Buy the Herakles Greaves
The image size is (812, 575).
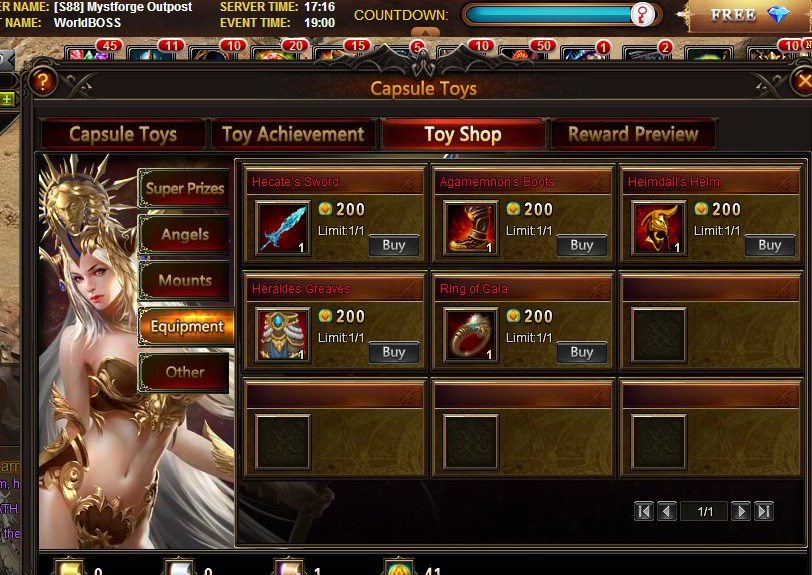click(393, 352)
